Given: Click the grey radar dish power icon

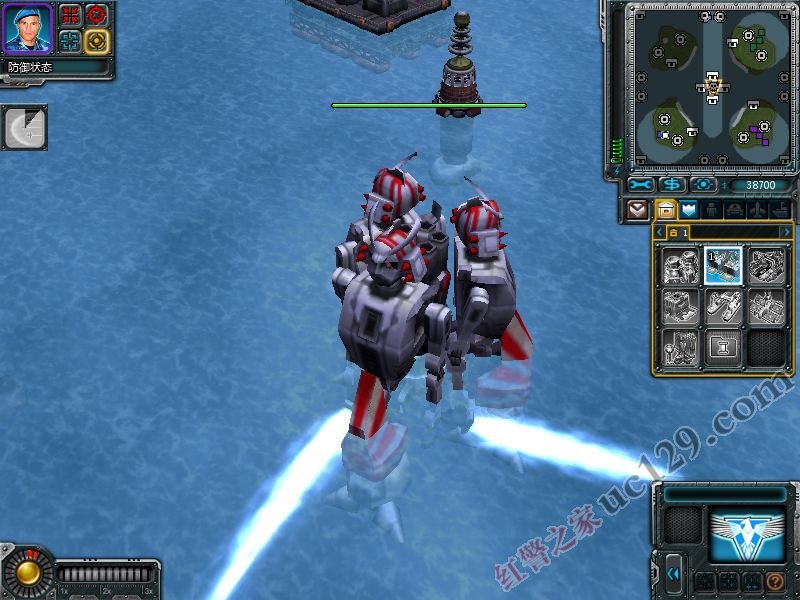Looking at the screenshot, I should (22, 128).
